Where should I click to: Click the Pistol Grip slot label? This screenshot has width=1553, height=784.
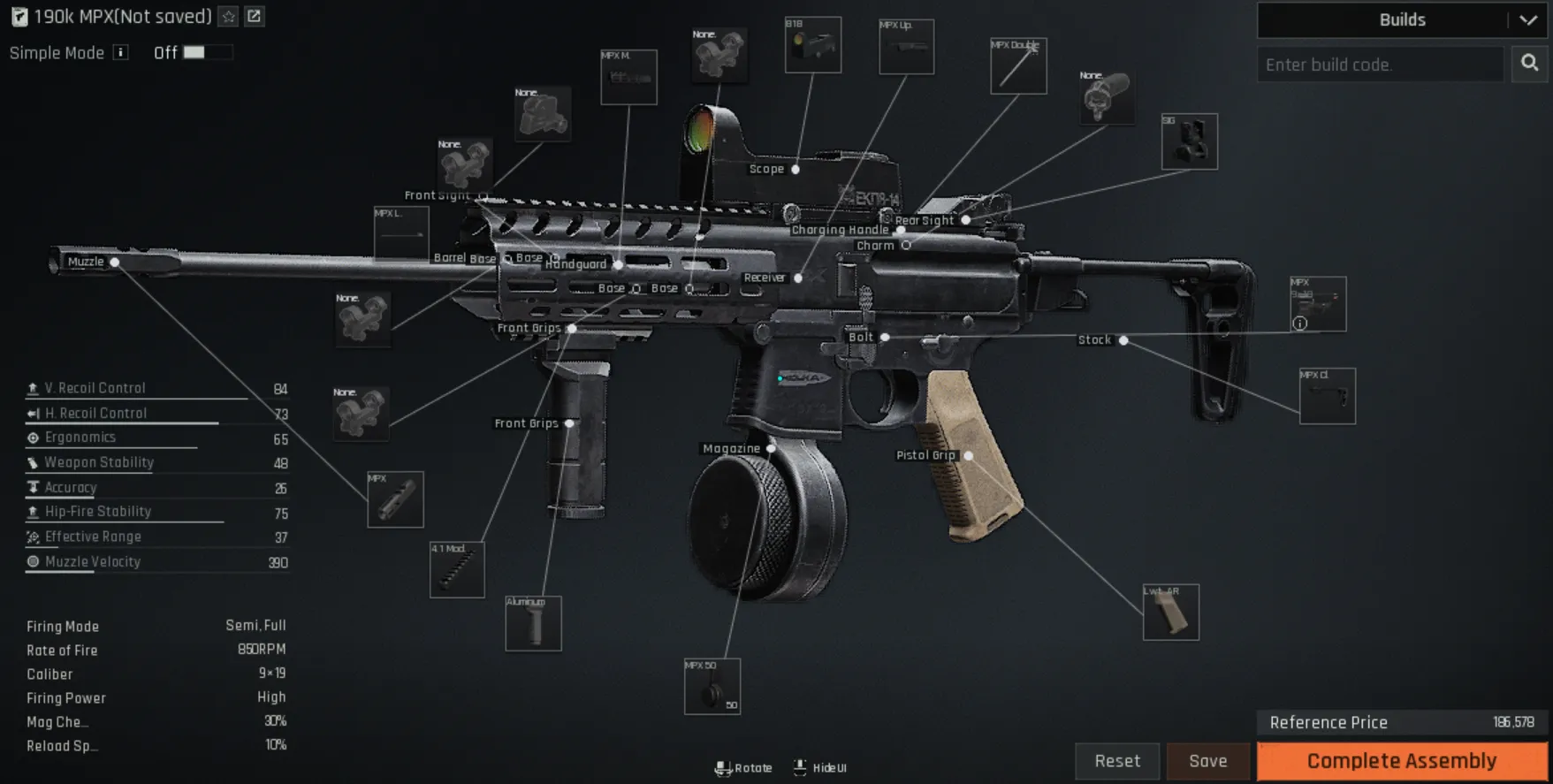[x=925, y=455]
